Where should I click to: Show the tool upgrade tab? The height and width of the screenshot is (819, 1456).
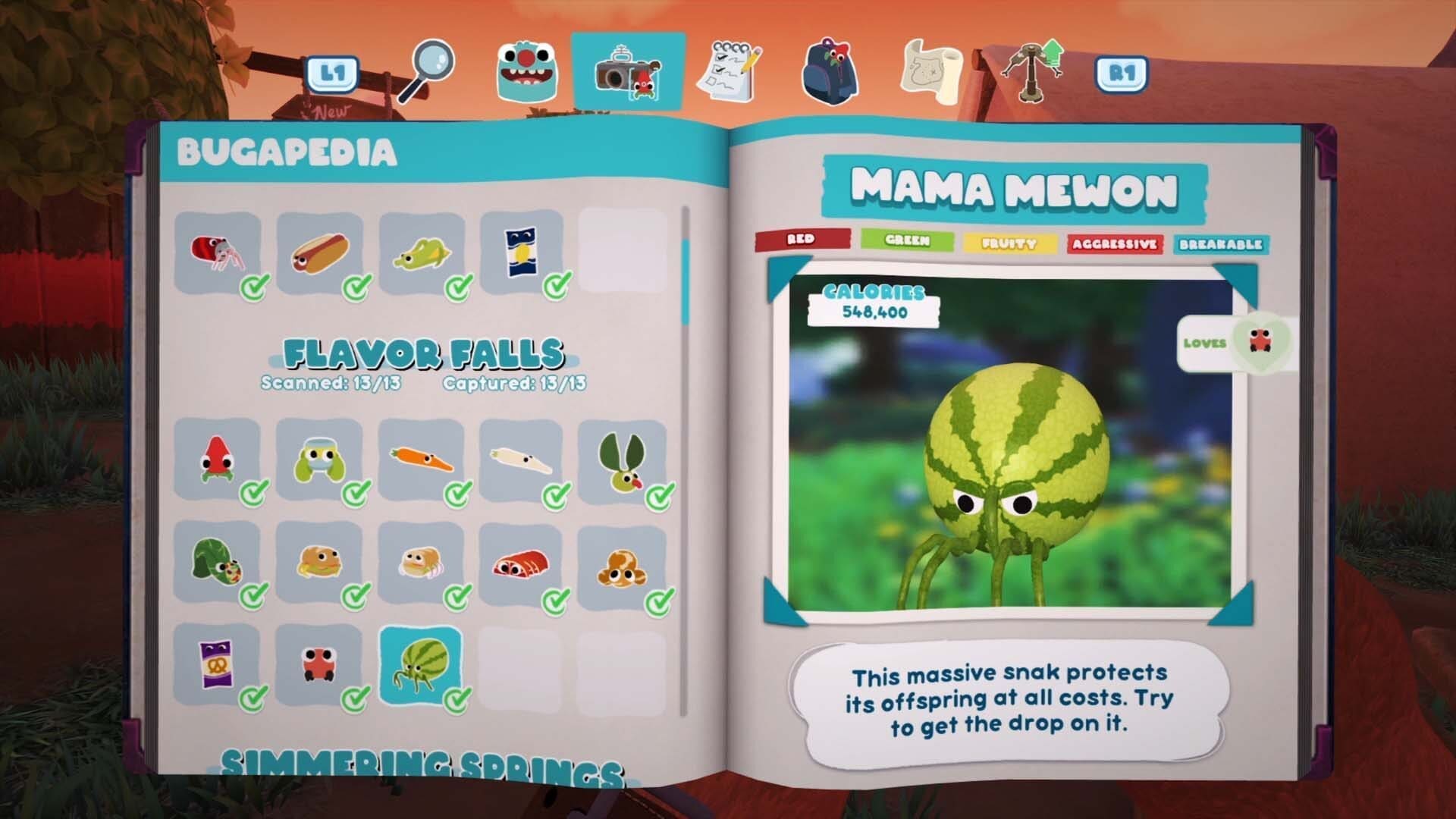[1032, 71]
